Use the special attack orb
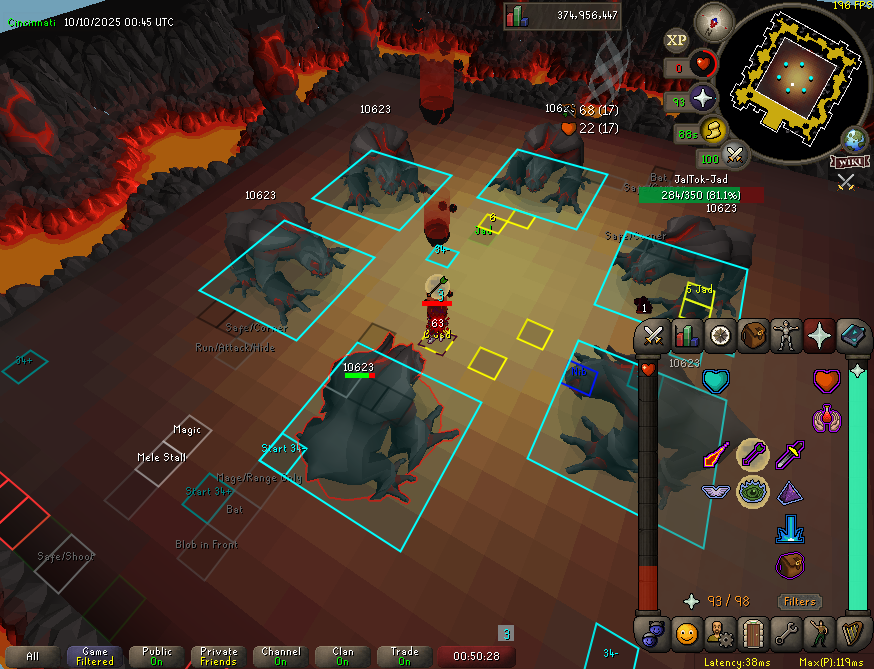874x669 pixels. point(735,154)
